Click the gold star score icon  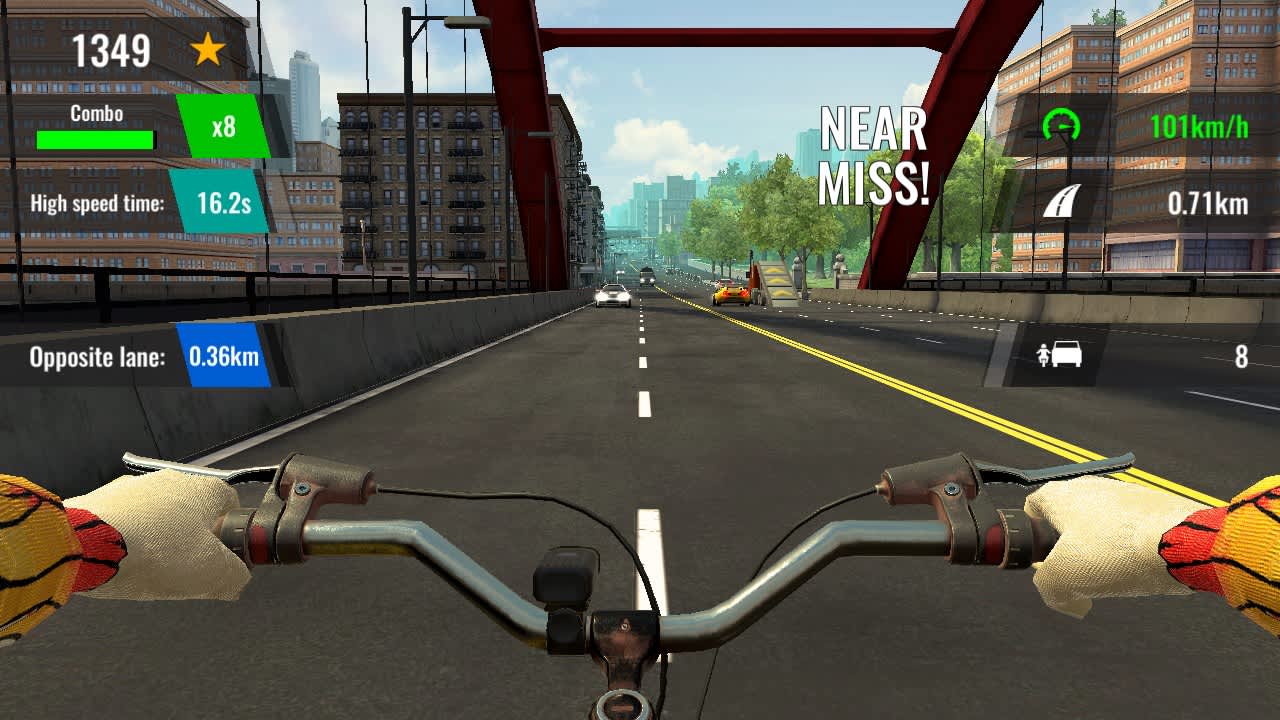pos(210,52)
